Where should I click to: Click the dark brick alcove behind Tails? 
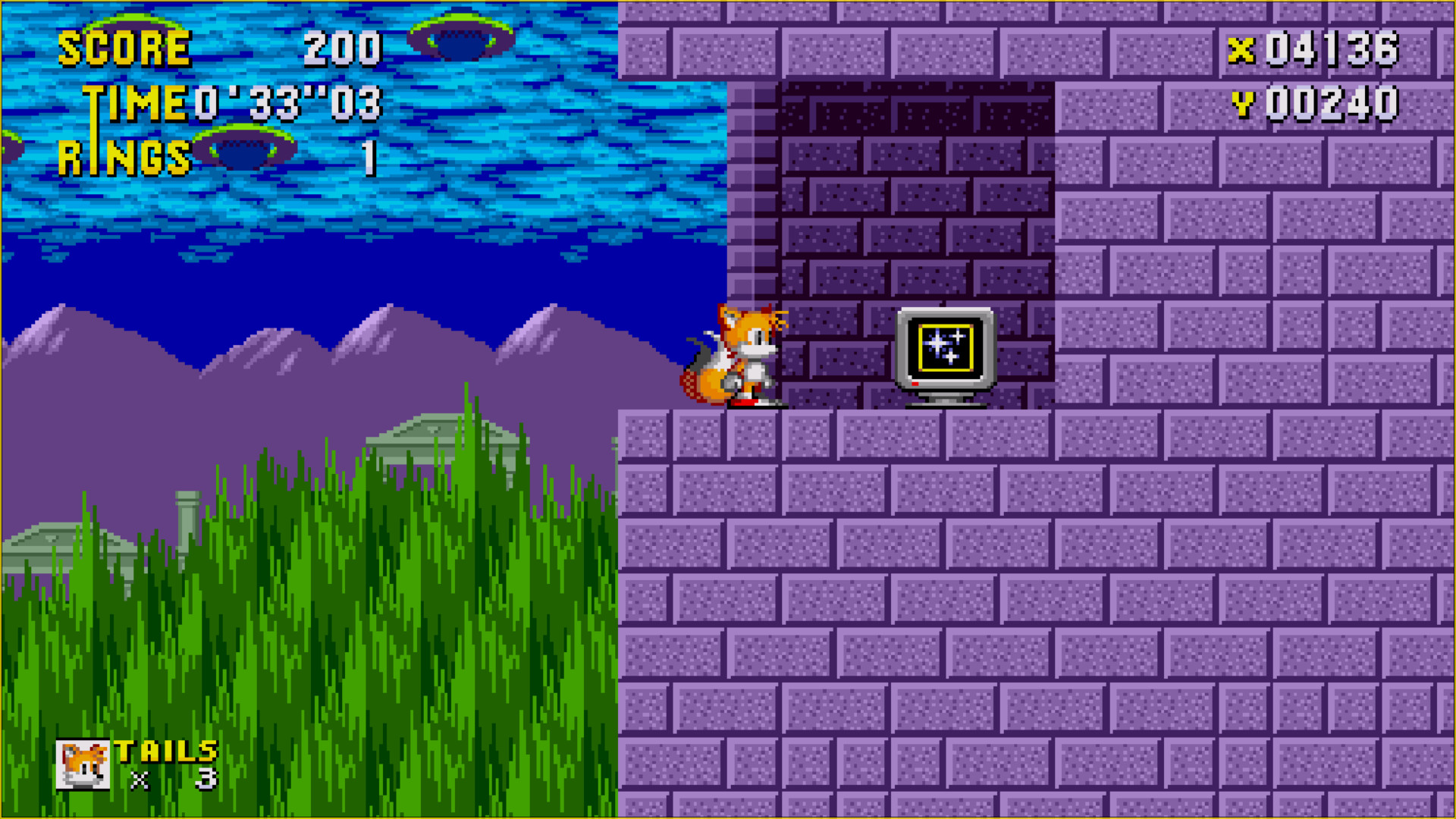(872, 190)
